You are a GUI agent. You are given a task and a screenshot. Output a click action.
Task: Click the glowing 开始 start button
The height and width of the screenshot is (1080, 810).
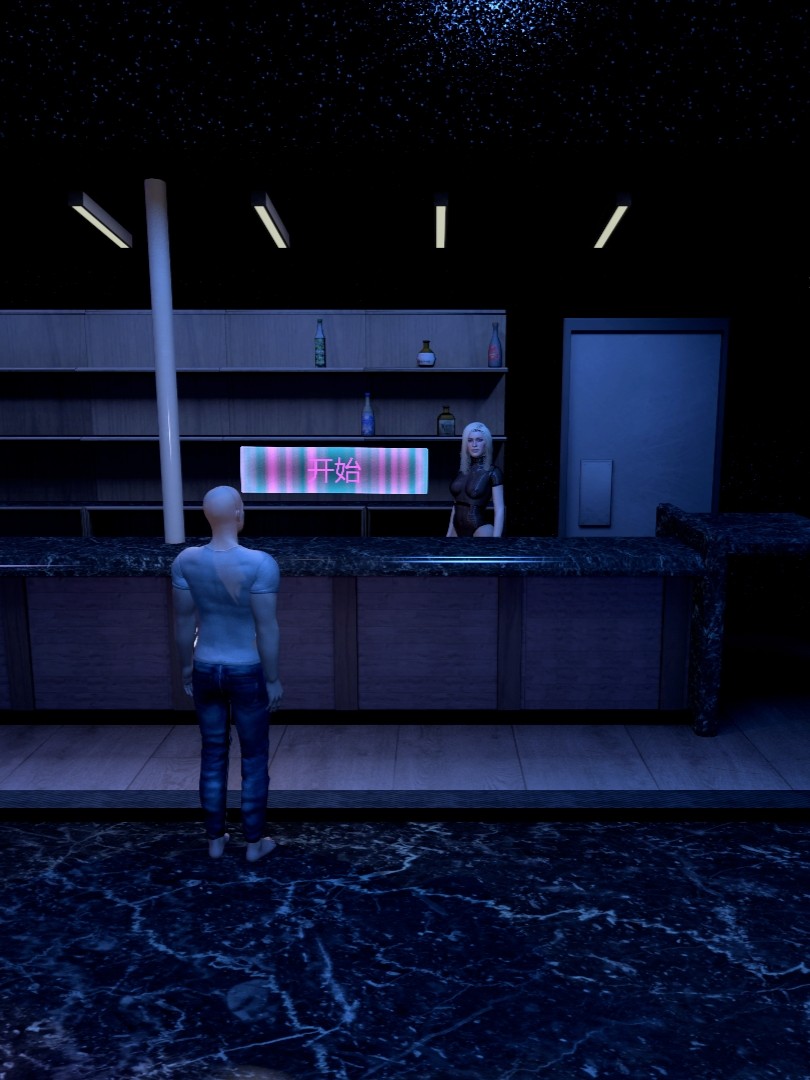[334, 470]
